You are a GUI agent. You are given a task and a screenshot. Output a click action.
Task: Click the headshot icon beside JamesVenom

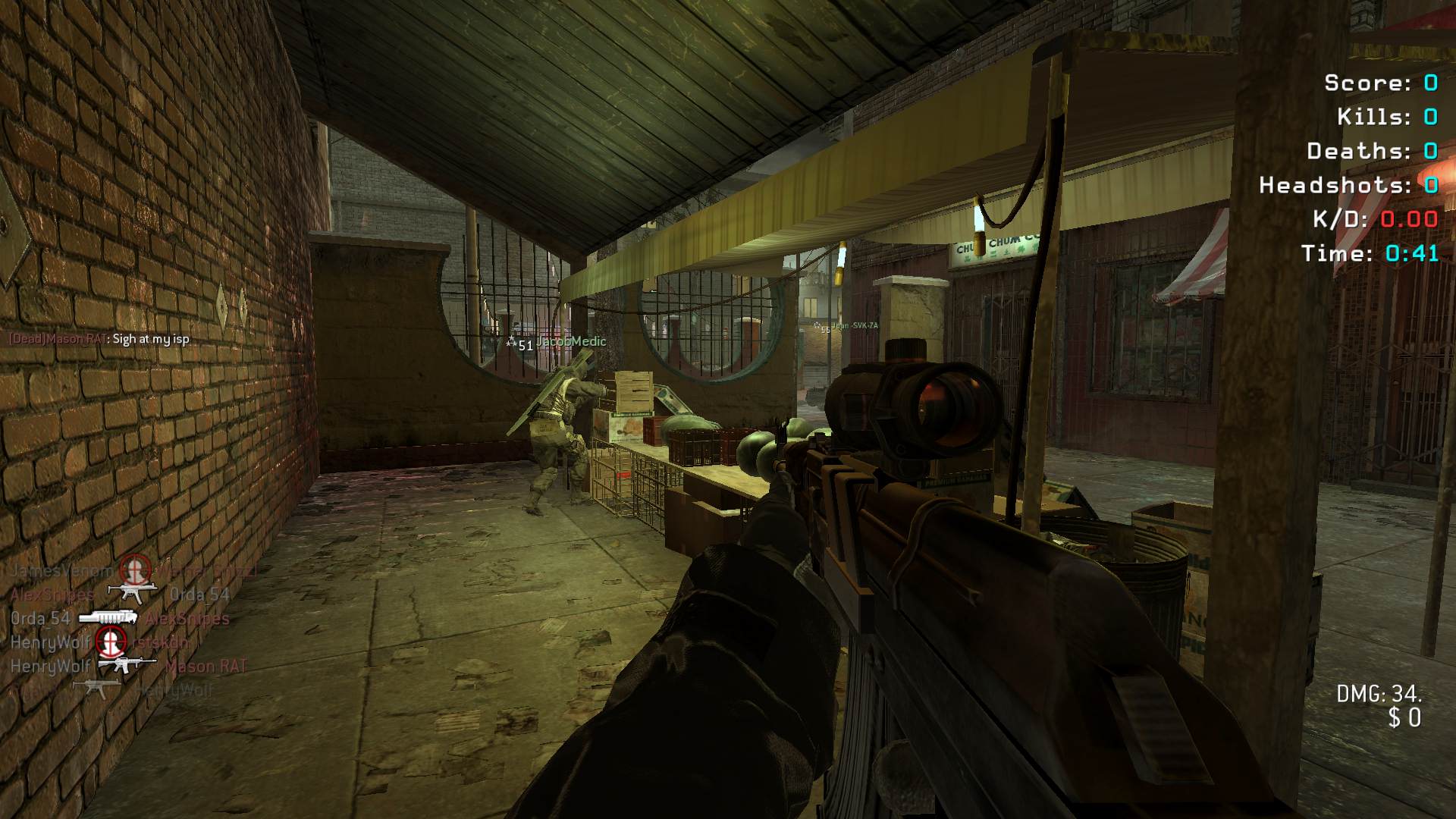[x=136, y=568]
